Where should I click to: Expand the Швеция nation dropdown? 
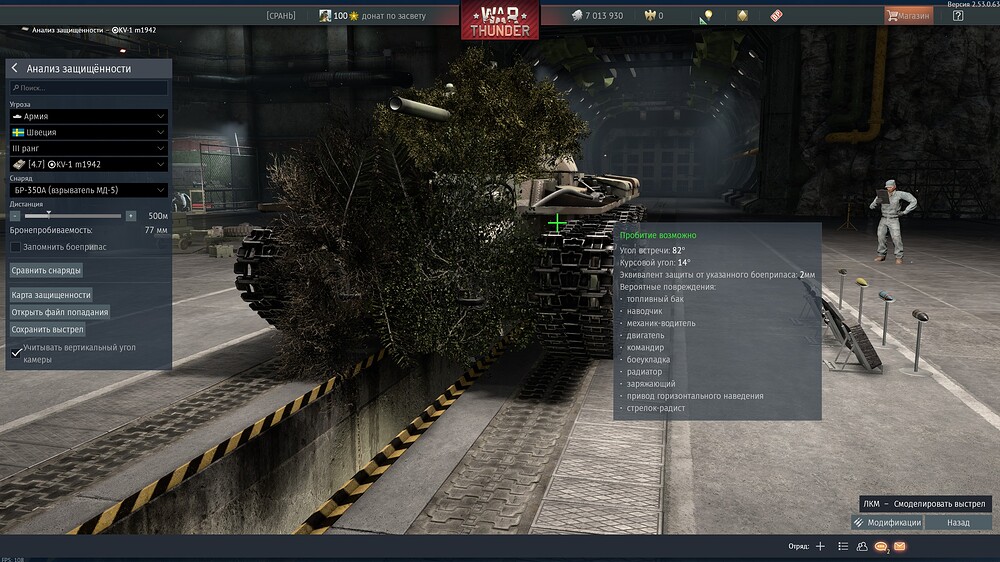point(88,132)
